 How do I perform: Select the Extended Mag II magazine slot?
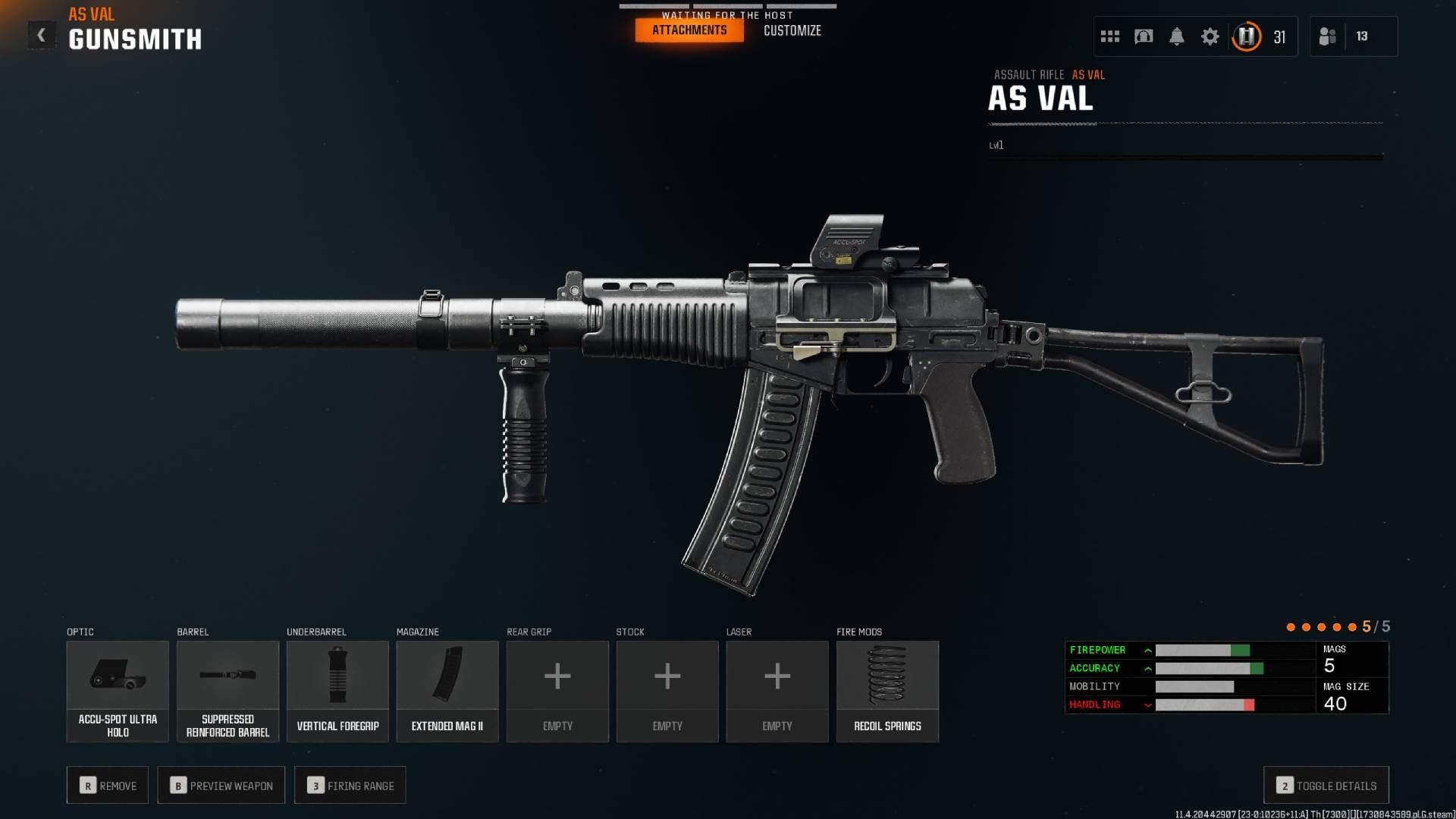[x=447, y=690]
